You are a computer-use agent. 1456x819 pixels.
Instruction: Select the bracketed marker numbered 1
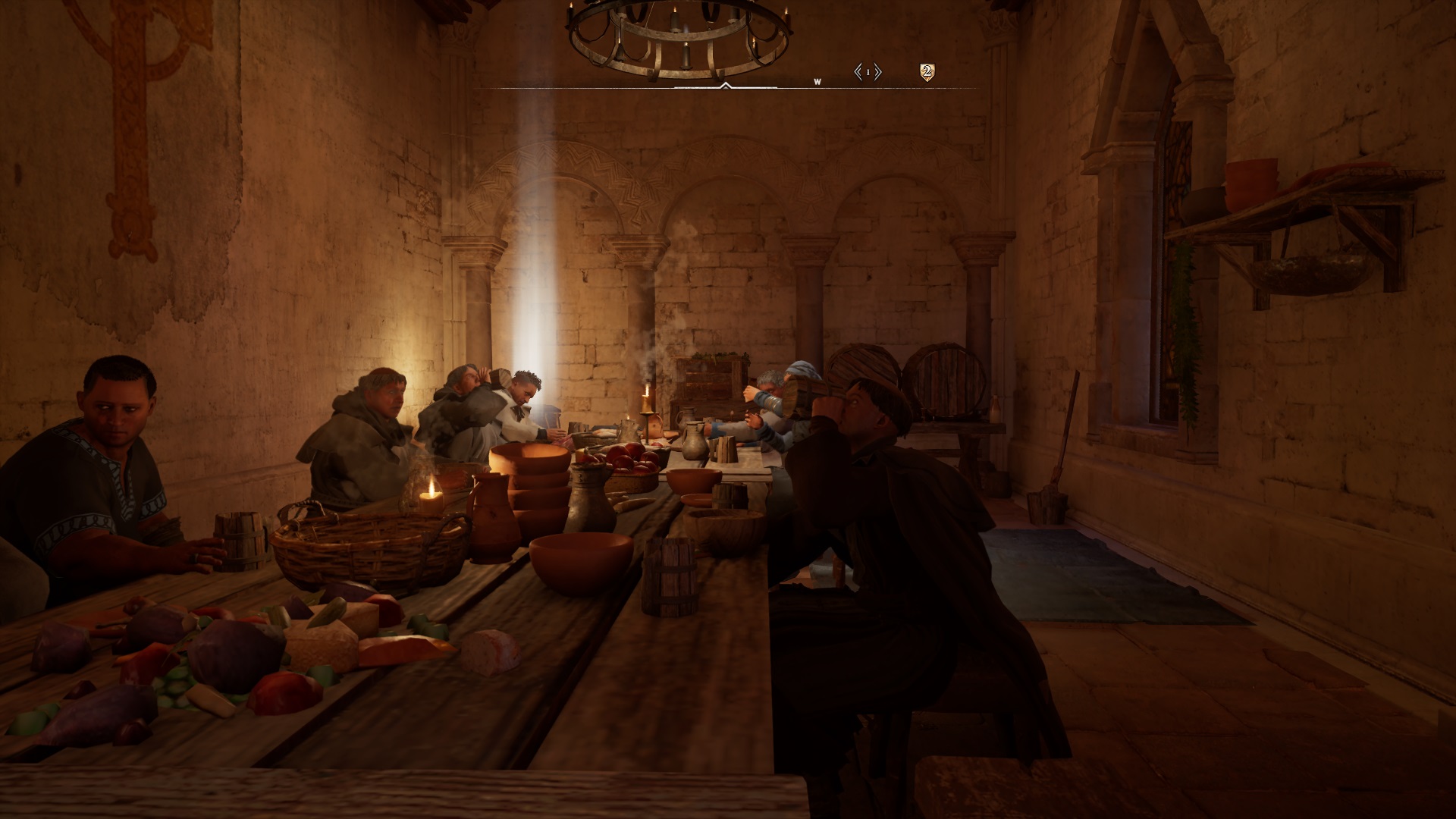tap(868, 72)
